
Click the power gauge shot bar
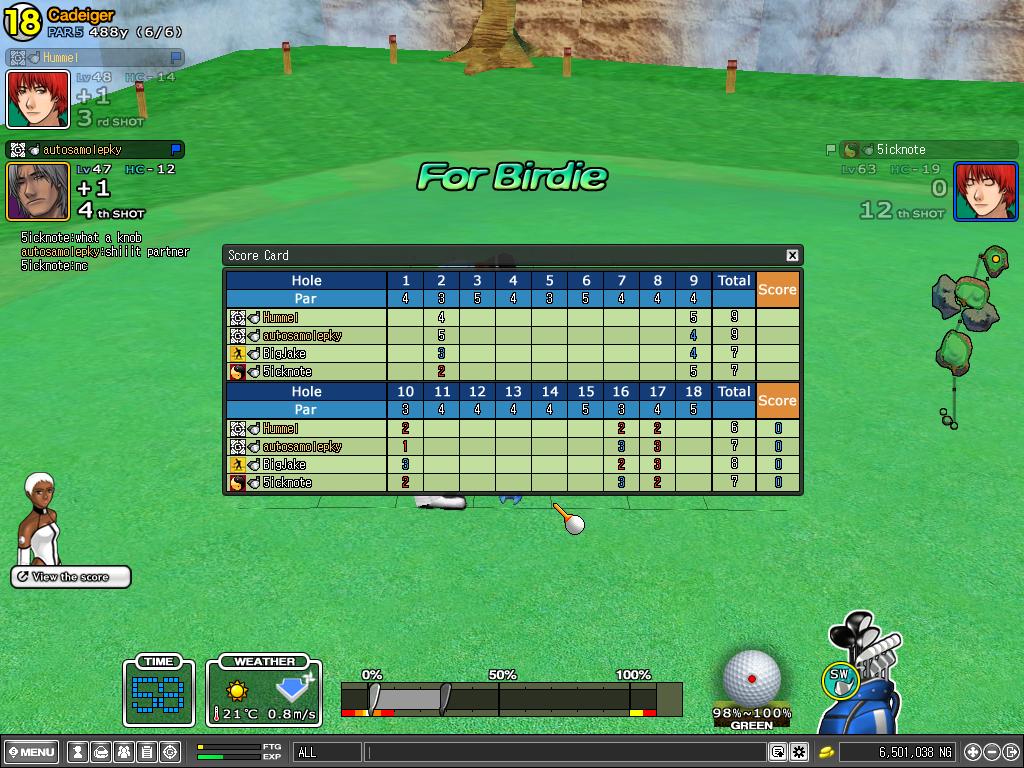[510, 699]
